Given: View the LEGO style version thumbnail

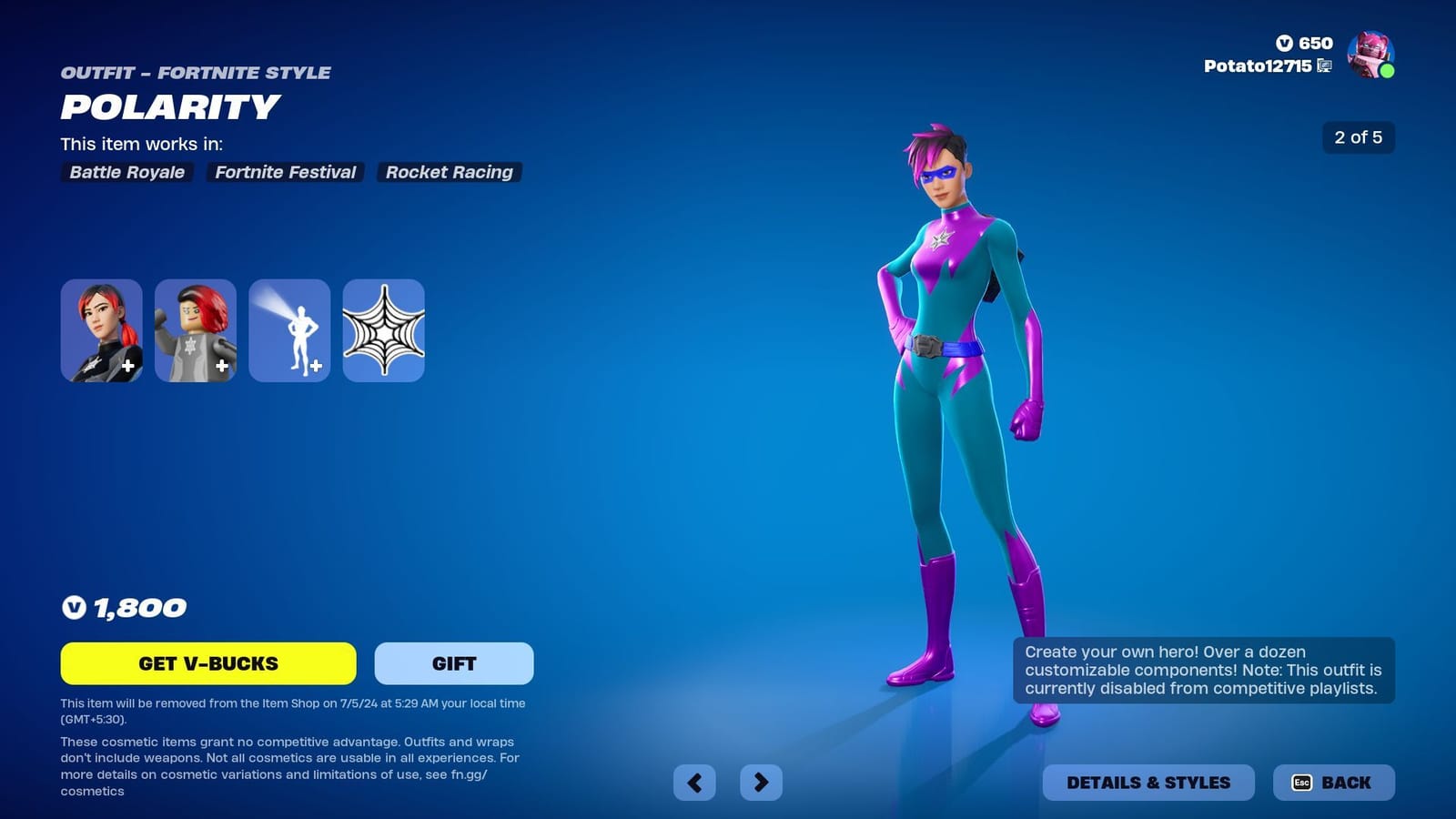Looking at the screenshot, I should pyautogui.click(x=196, y=330).
